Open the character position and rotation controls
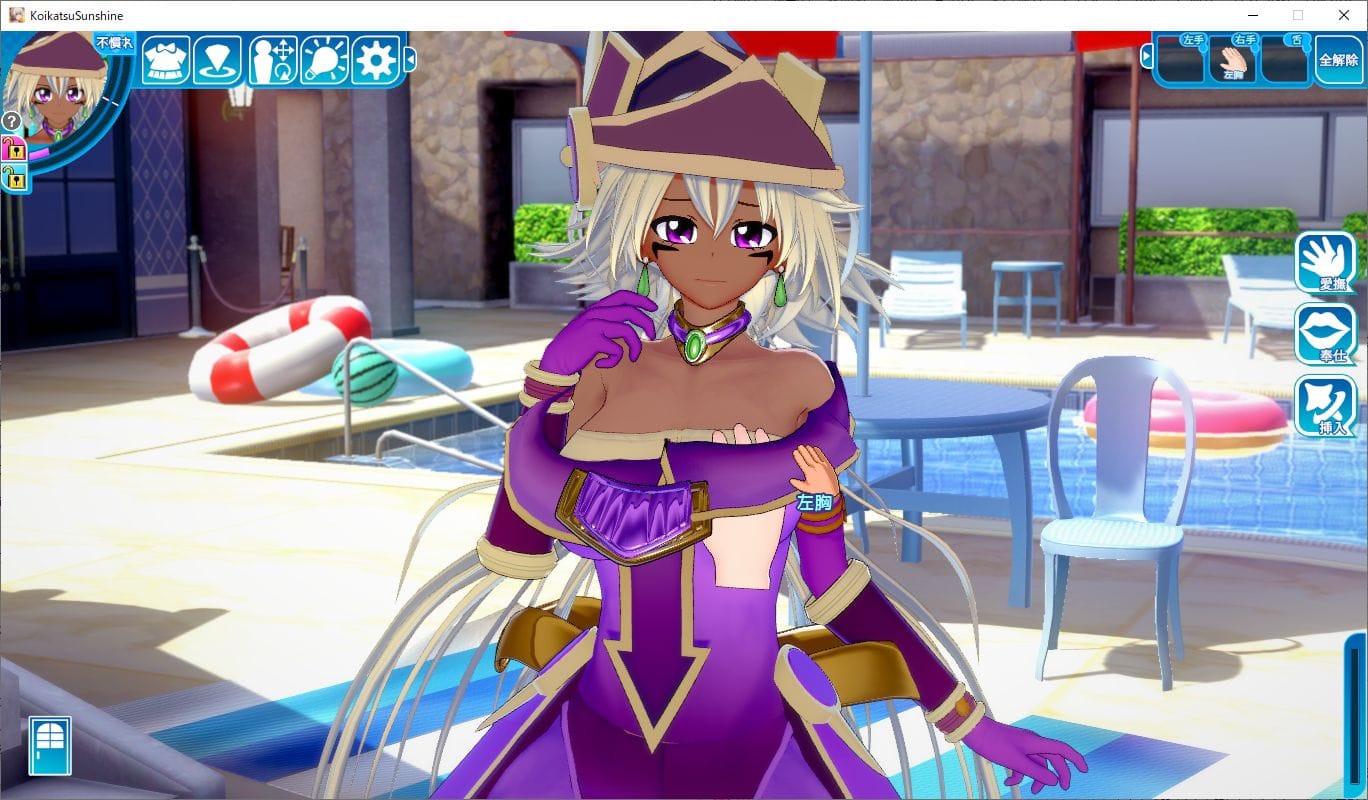Screen dimensions: 1368x800 273,60
